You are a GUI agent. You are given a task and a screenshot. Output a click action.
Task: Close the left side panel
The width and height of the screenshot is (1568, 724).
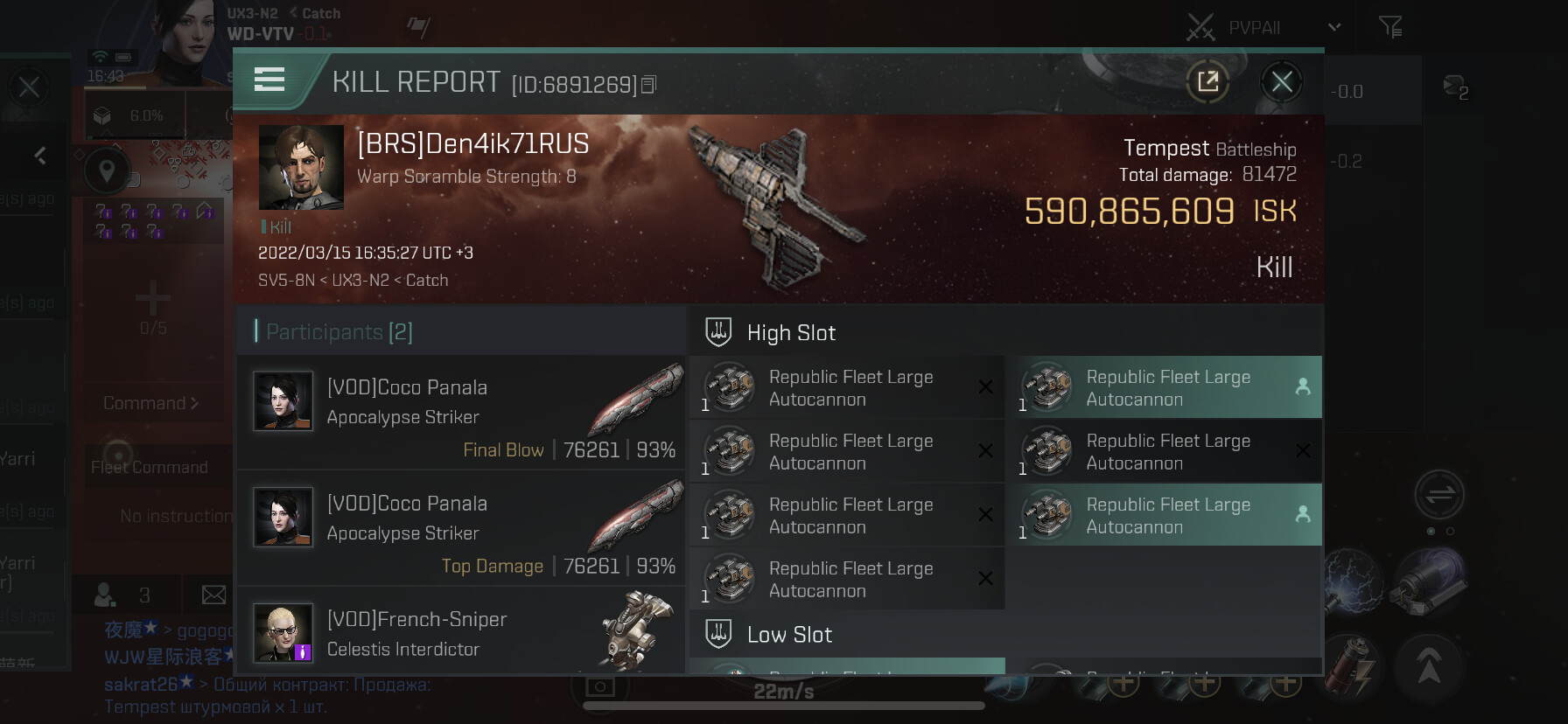click(29, 87)
